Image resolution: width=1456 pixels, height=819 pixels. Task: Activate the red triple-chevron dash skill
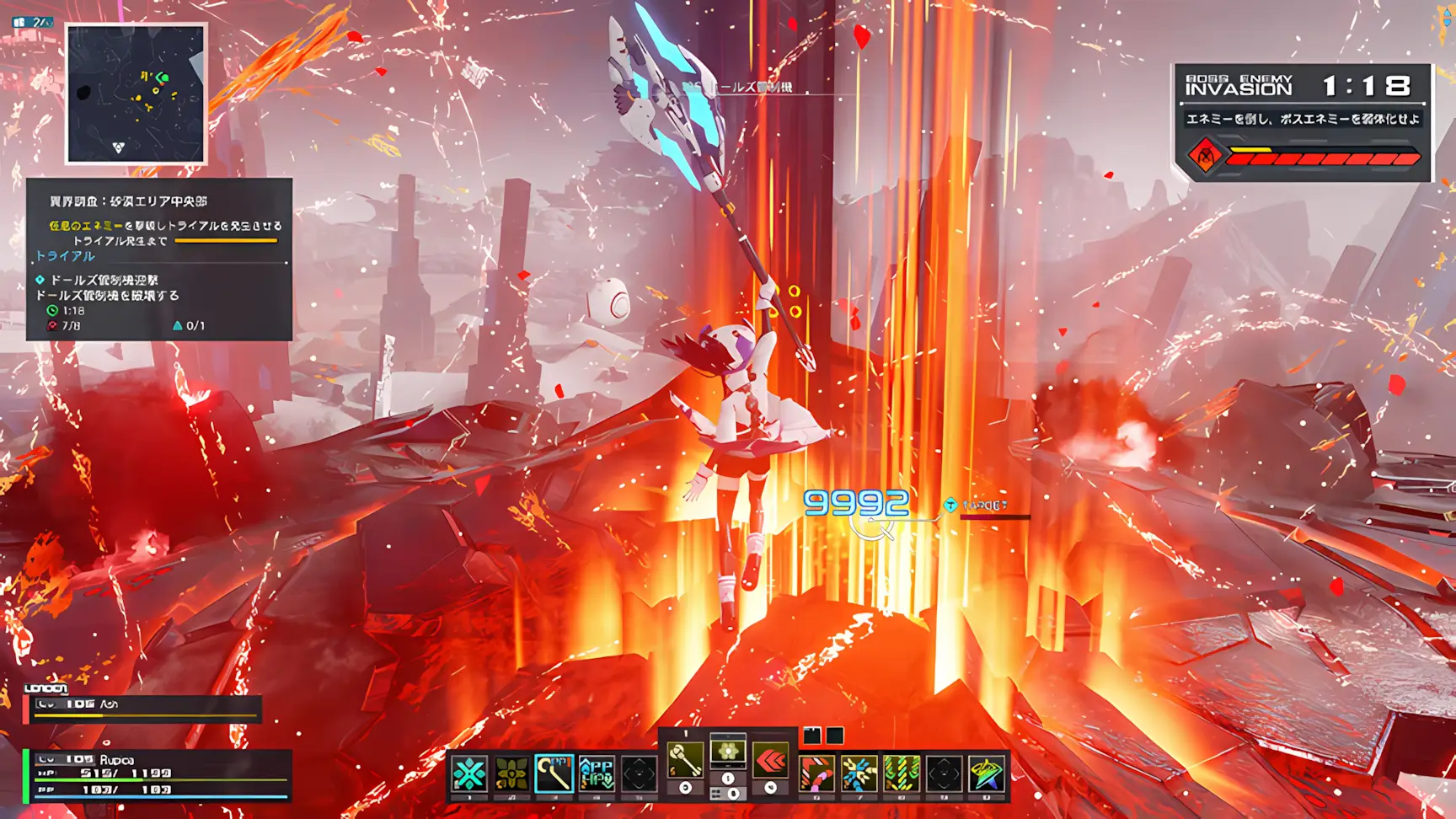(x=770, y=761)
